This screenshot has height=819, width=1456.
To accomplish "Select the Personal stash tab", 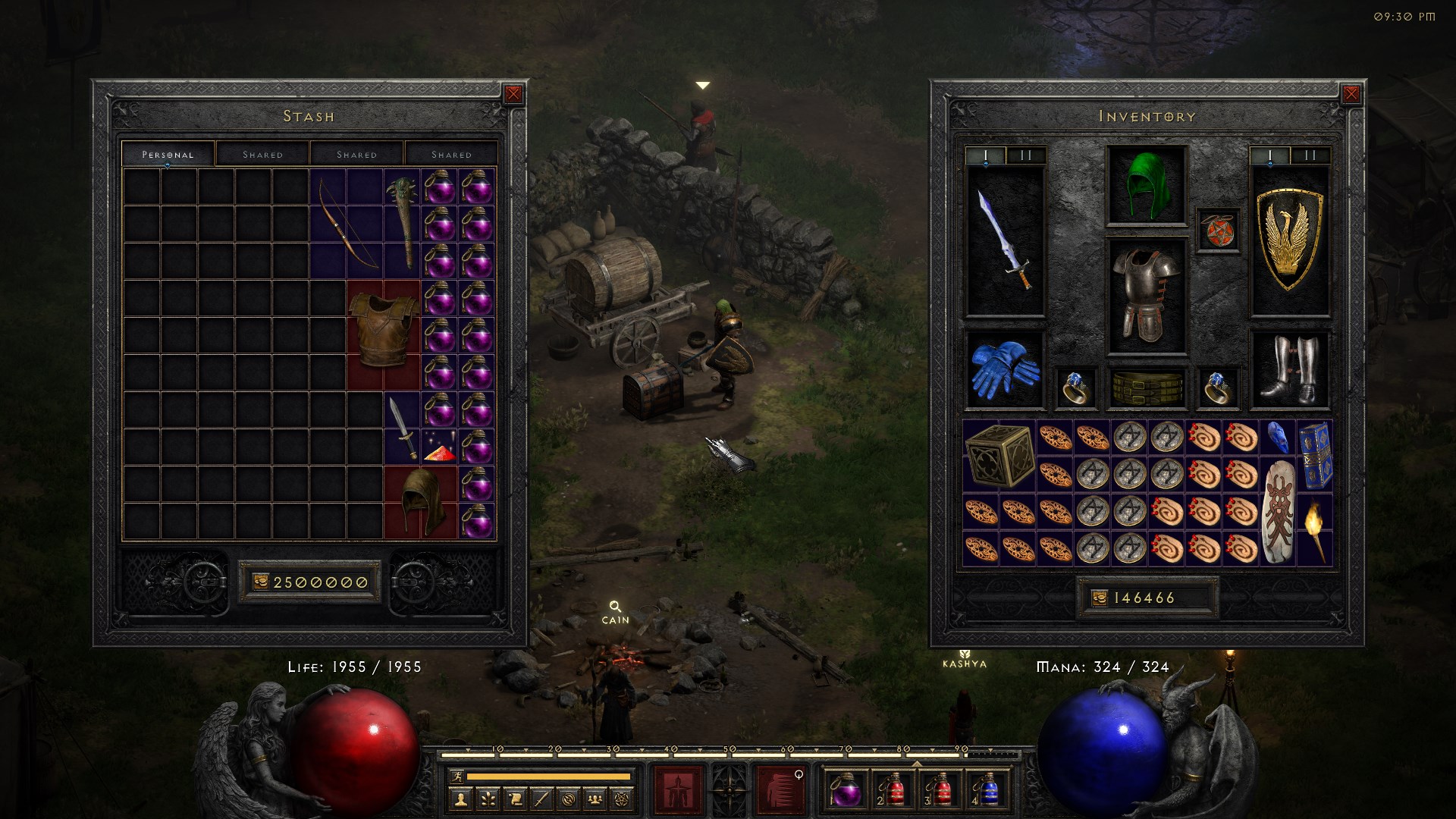I will pos(168,153).
